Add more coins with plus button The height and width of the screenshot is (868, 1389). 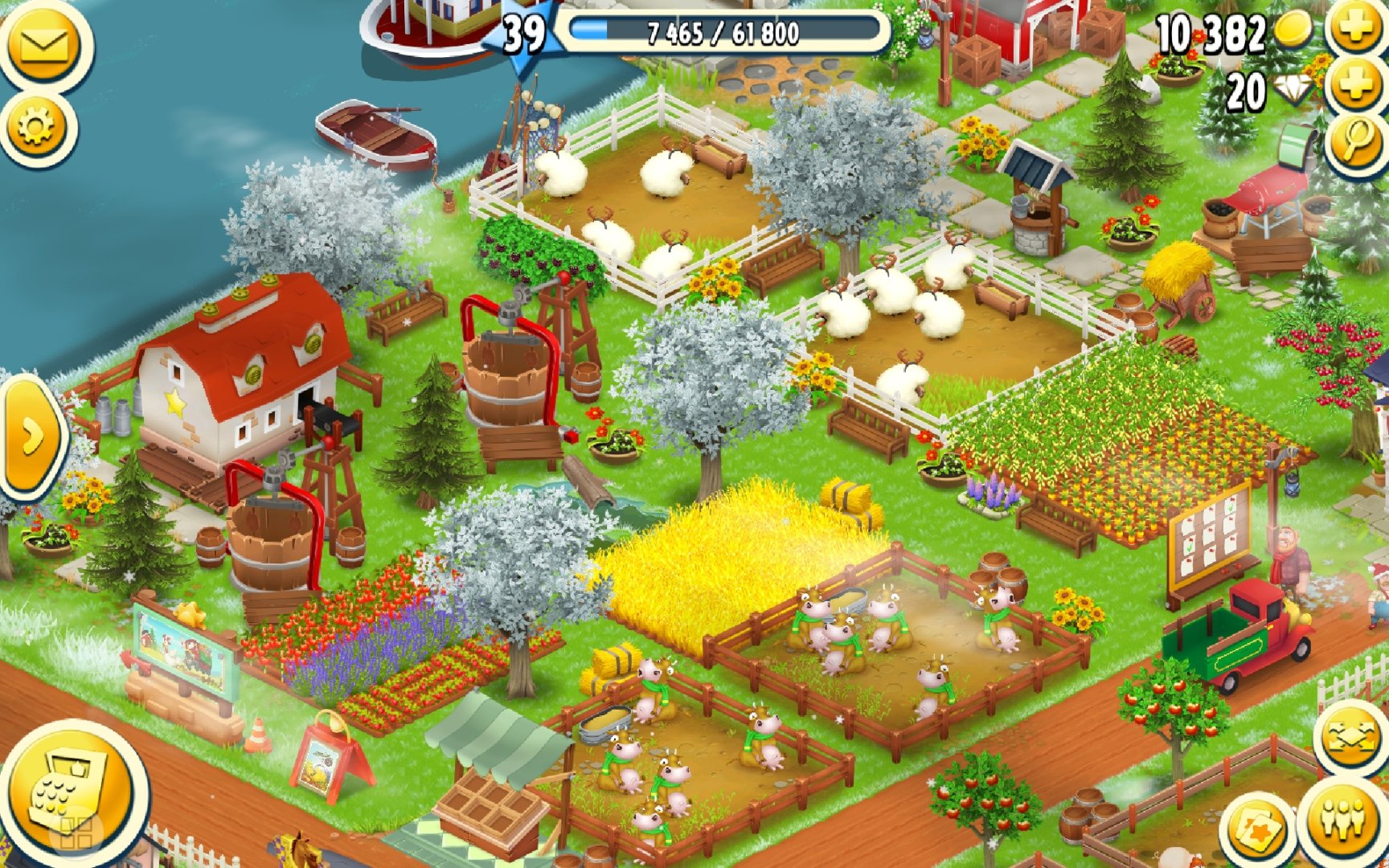coord(1357,30)
